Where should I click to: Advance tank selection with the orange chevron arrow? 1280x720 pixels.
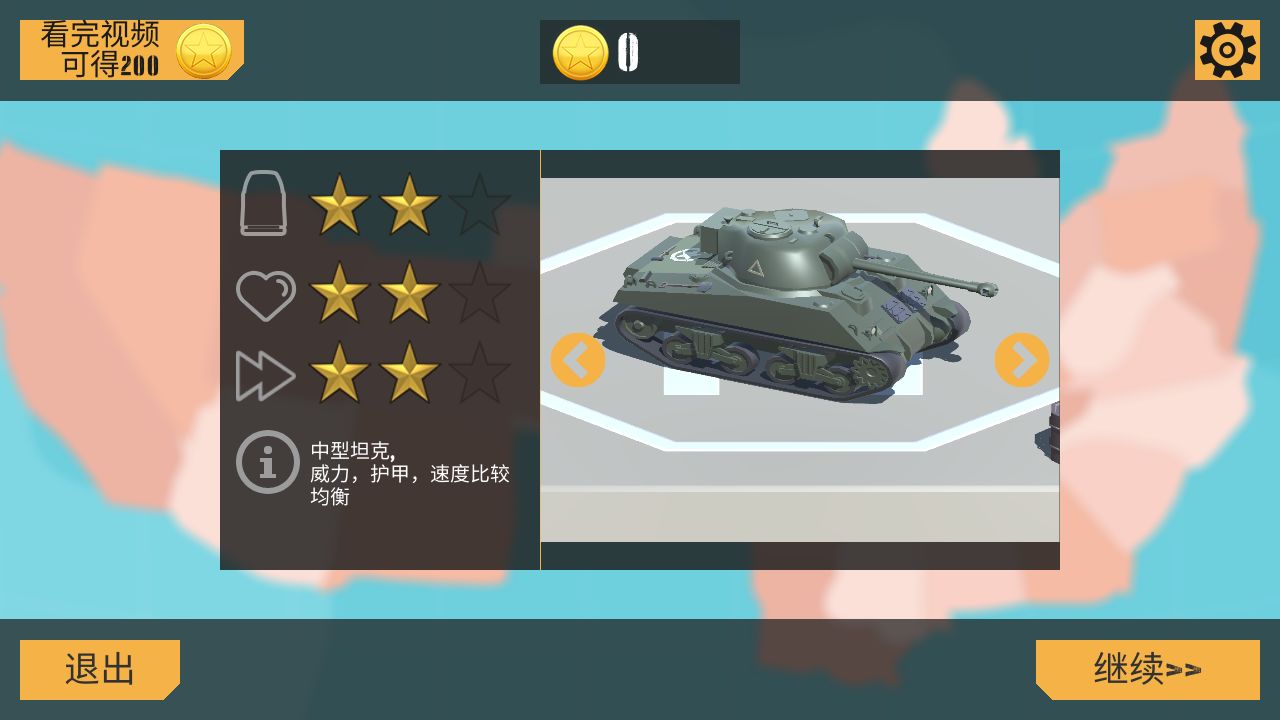point(1021,360)
